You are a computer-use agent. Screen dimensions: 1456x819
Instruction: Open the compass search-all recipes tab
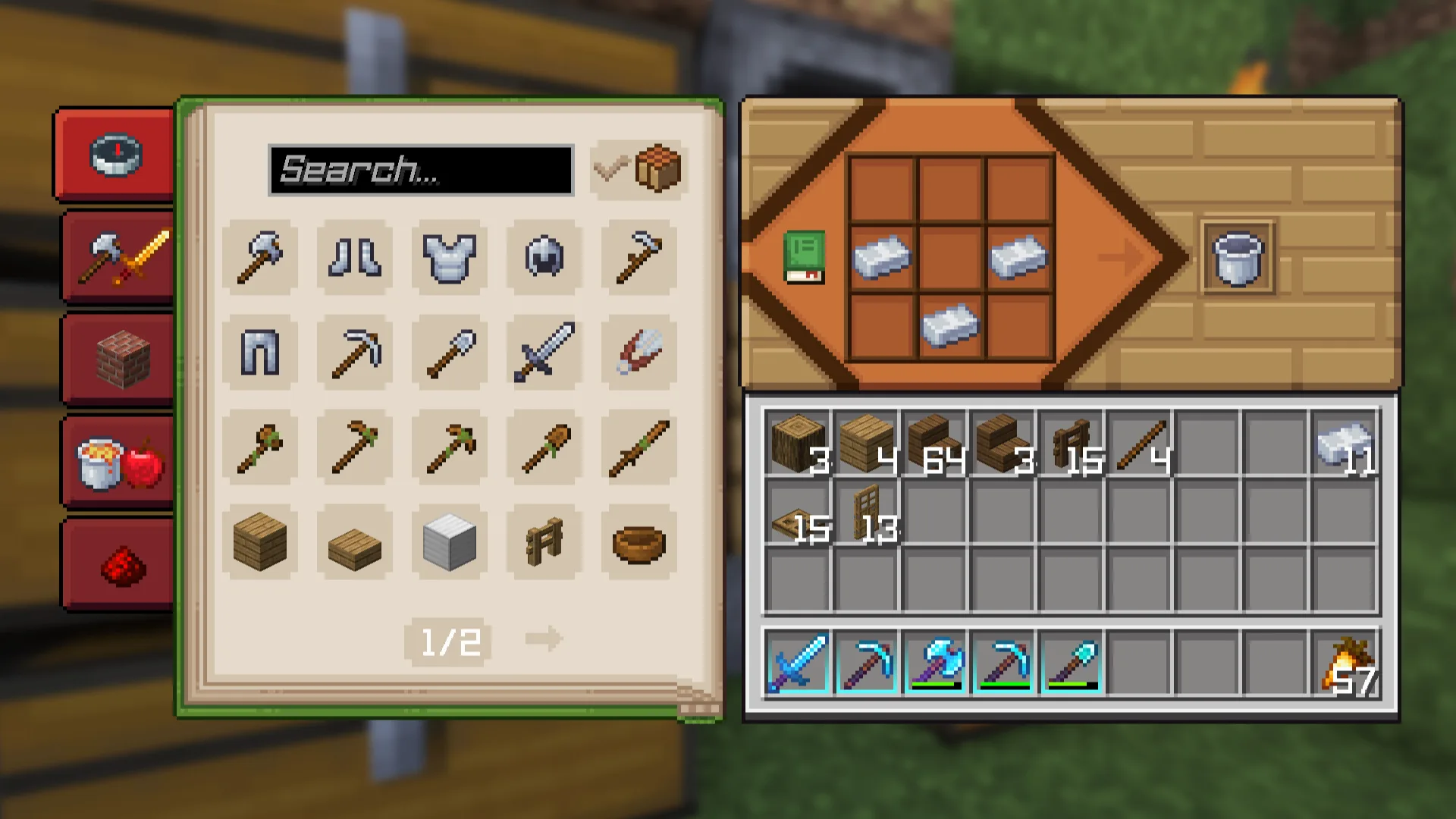coord(115,155)
